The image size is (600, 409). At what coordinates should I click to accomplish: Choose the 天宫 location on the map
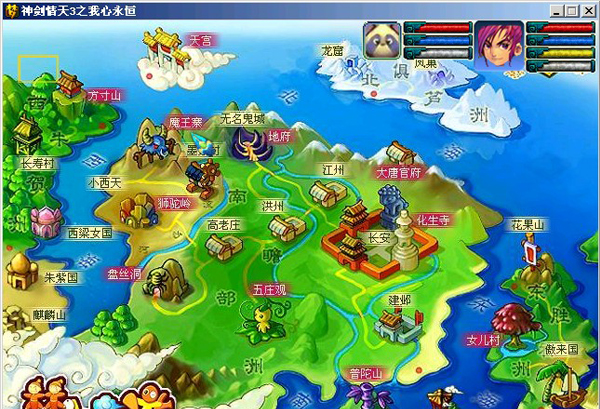(x=198, y=41)
